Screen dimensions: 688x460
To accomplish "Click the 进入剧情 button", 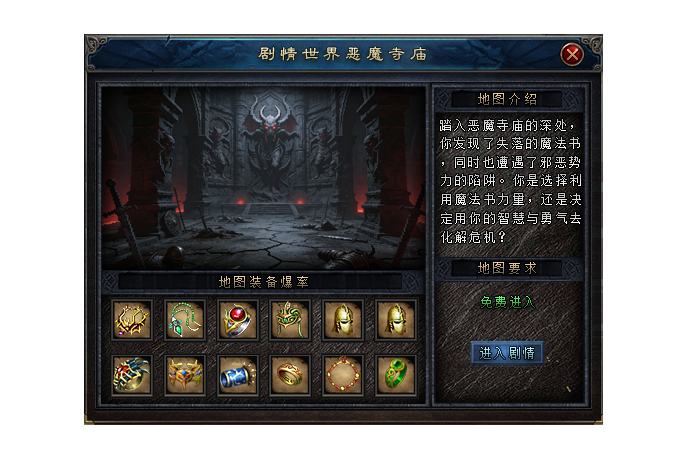I will coord(506,353).
